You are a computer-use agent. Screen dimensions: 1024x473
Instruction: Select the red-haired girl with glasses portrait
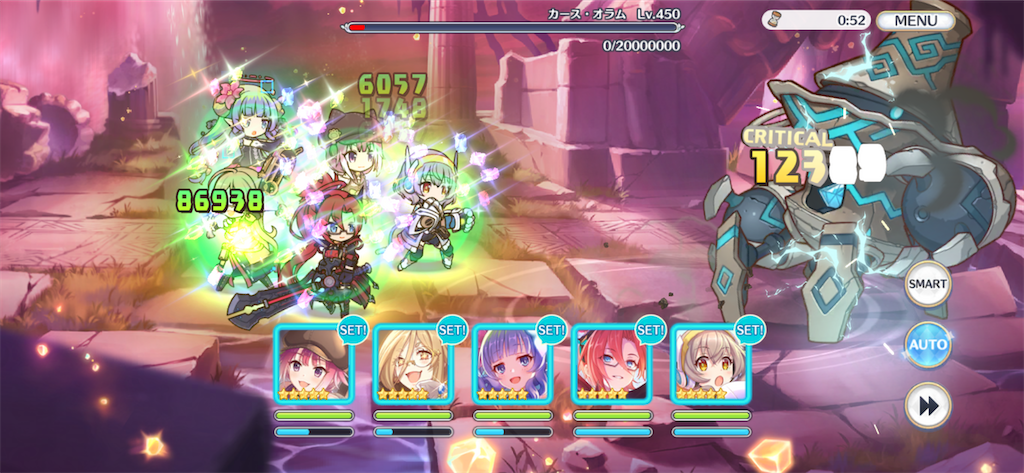(x=610, y=364)
